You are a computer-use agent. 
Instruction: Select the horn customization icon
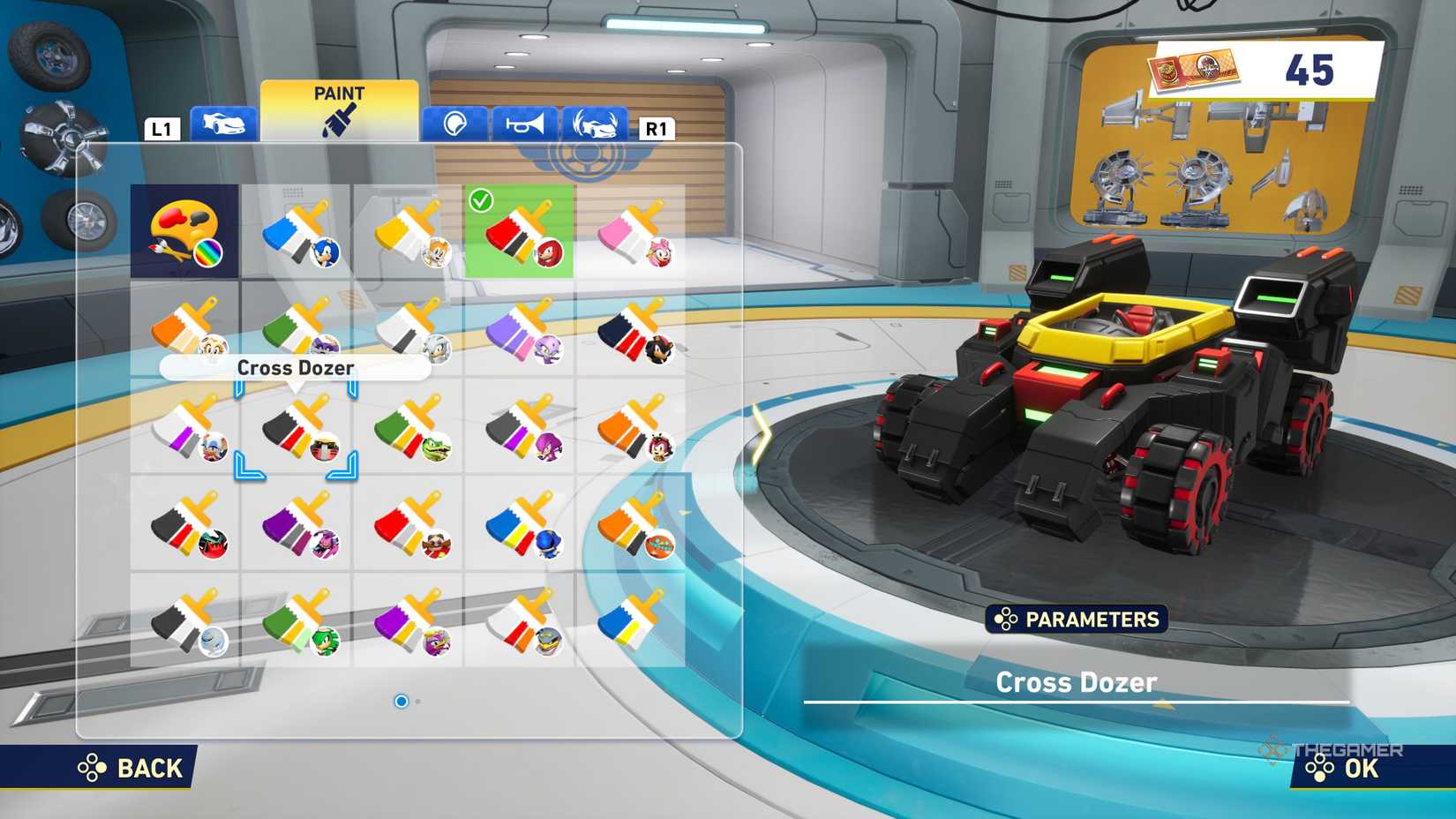click(525, 124)
